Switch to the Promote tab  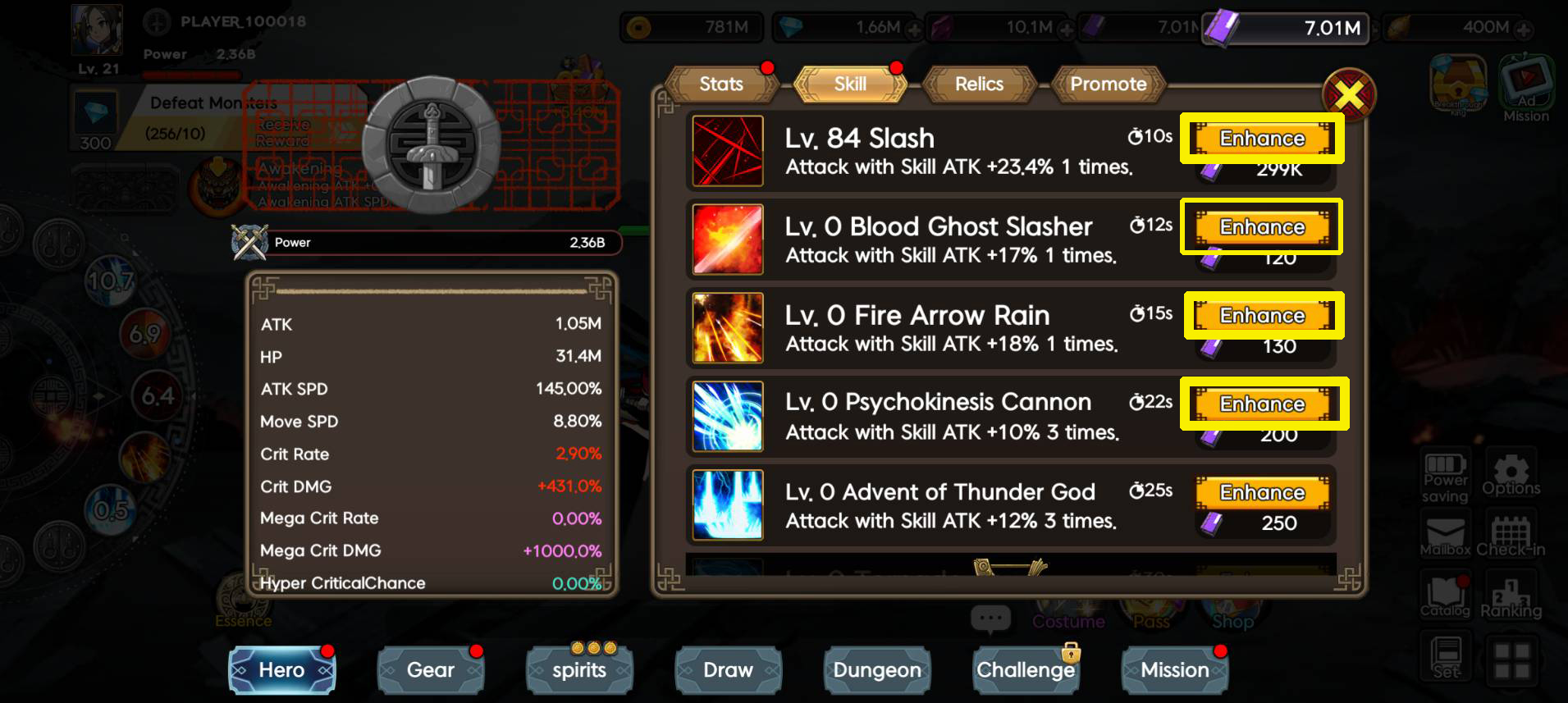click(1108, 84)
